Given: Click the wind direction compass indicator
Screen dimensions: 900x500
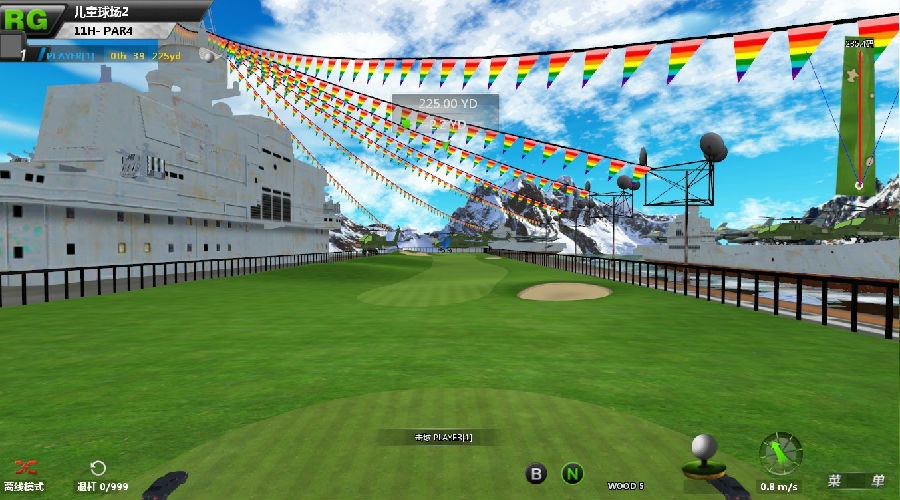Looking at the screenshot, I should pyautogui.click(x=780, y=453).
